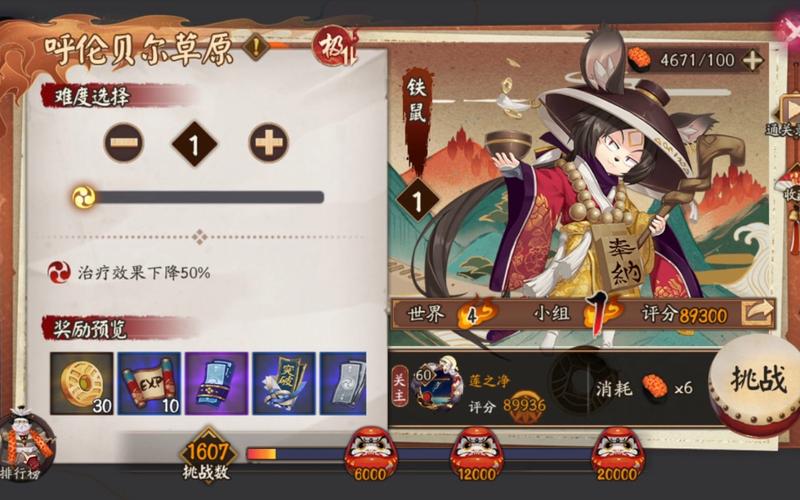The width and height of the screenshot is (800, 500).
Task: View the 关主 player avatar 莲之净
Action: click(438, 385)
